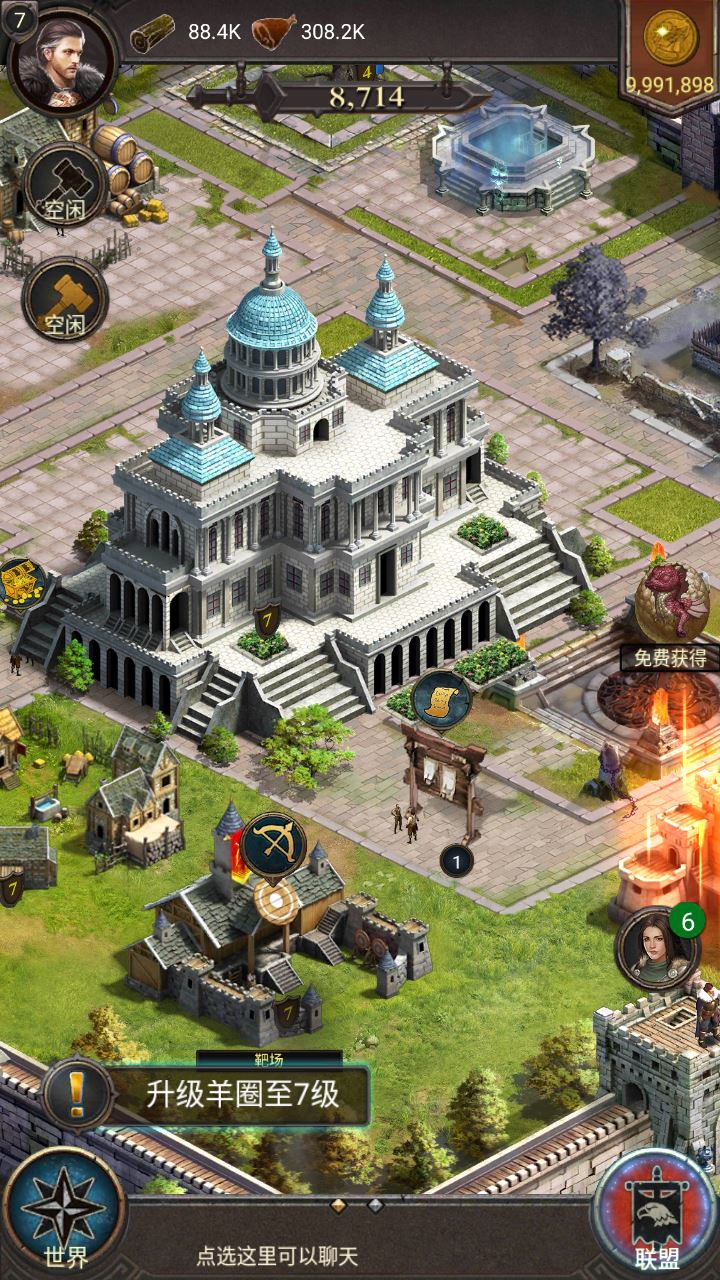Open the upgrade sheepfold quest tracker
The image size is (720, 1280).
click(242, 1095)
